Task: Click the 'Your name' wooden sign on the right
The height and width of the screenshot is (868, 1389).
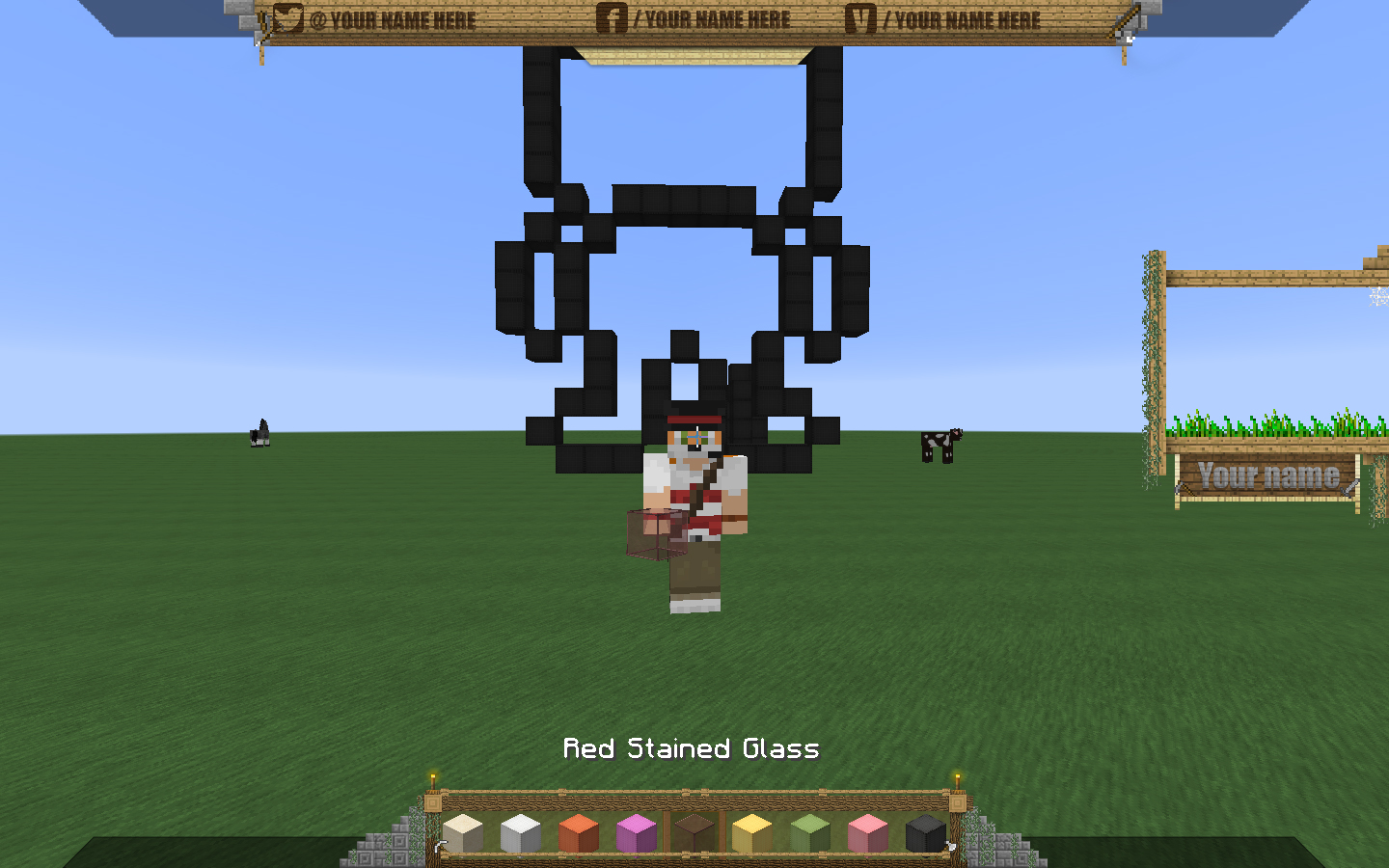Action: 1267,475
